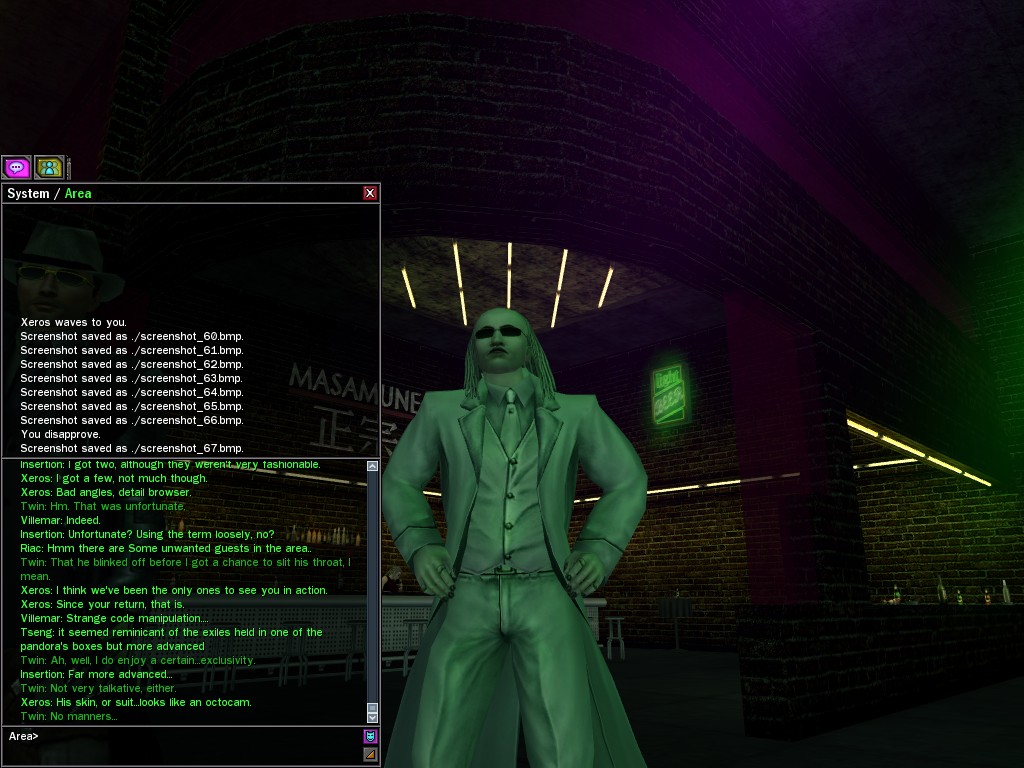Click the orange triangle chat resize icon
This screenshot has width=1024, height=768.
point(370,754)
